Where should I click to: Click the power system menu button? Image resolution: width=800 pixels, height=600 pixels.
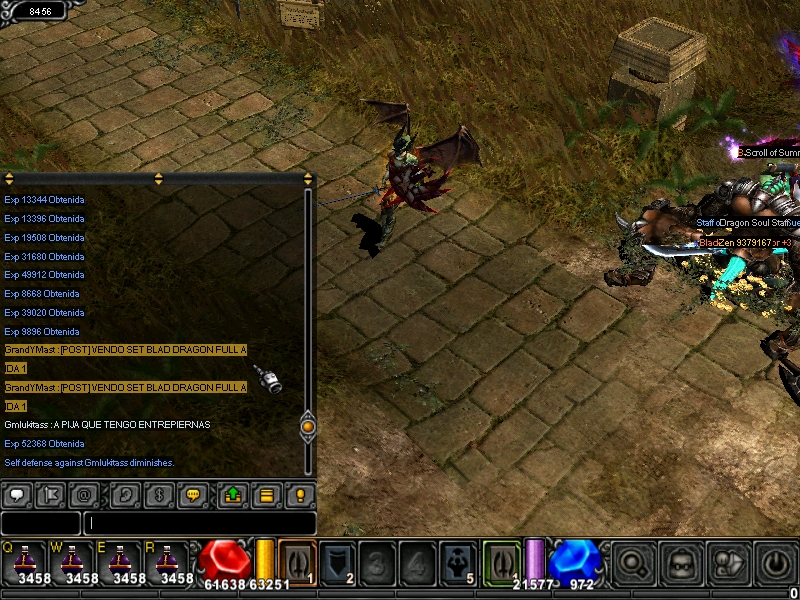pyautogui.click(x=776, y=563)
